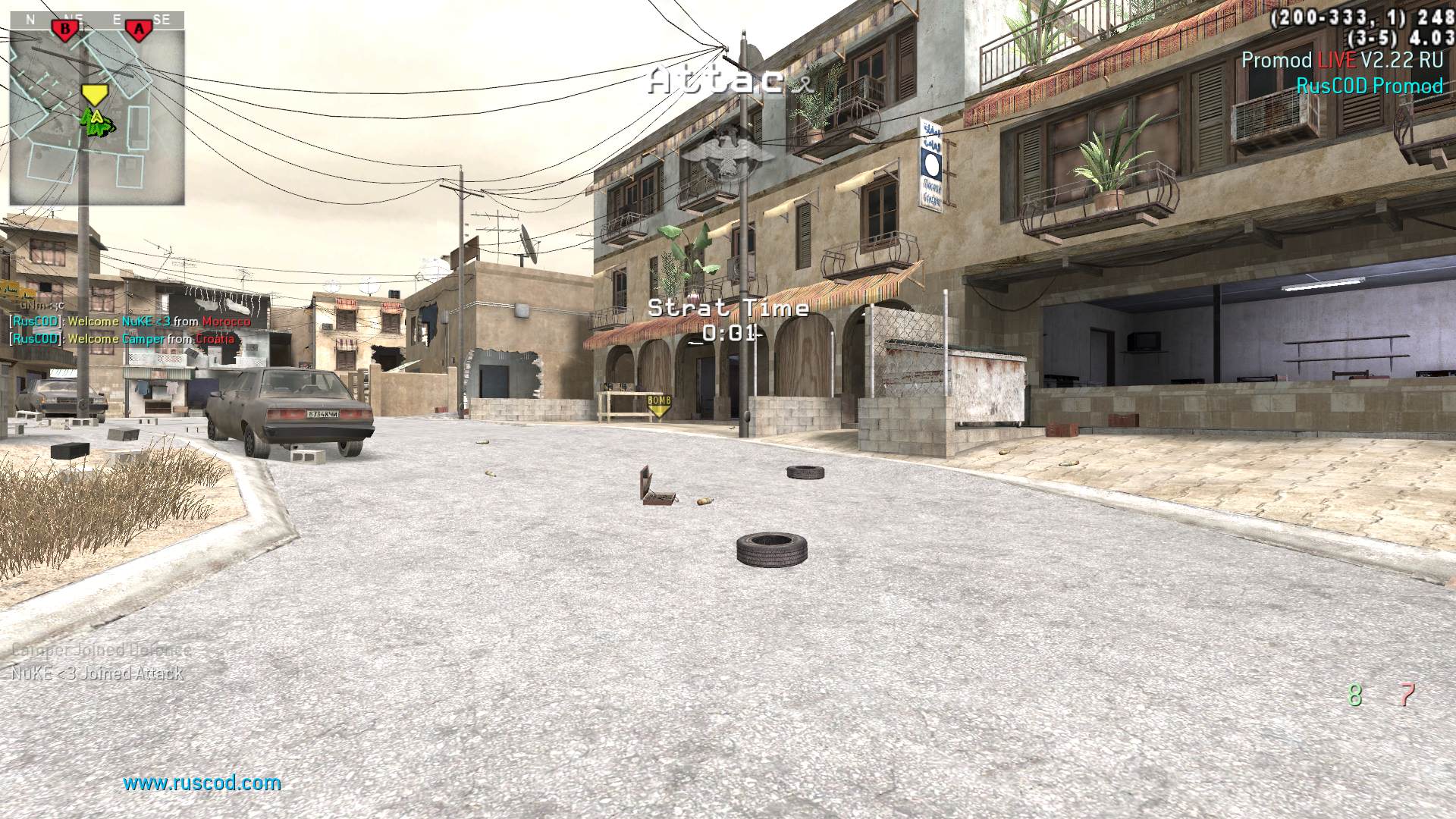Select the SE compass heading label
This screenshot has height=819, width=1456.
(x=163, y=20)
